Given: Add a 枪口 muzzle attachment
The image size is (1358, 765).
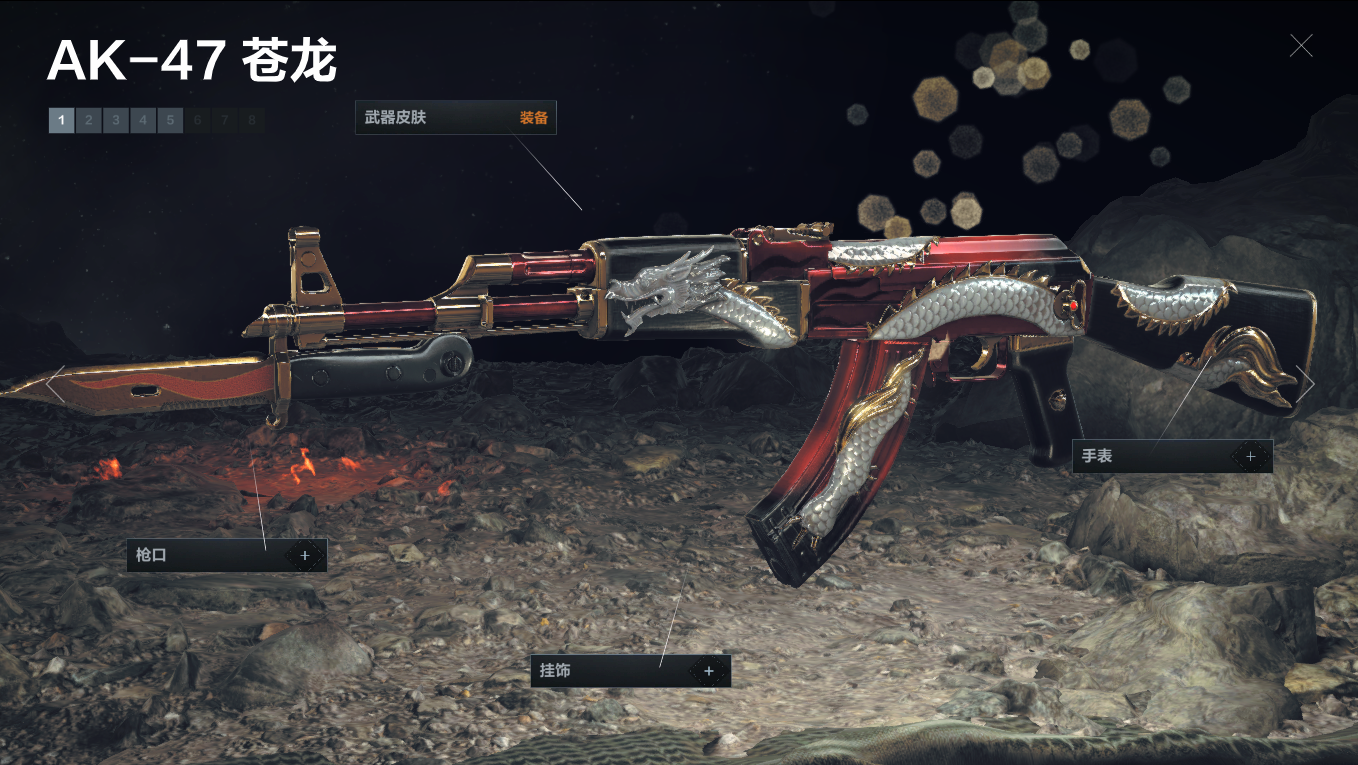Looking at the screenshot, I should pyautogui.click(x=305, y=555).
